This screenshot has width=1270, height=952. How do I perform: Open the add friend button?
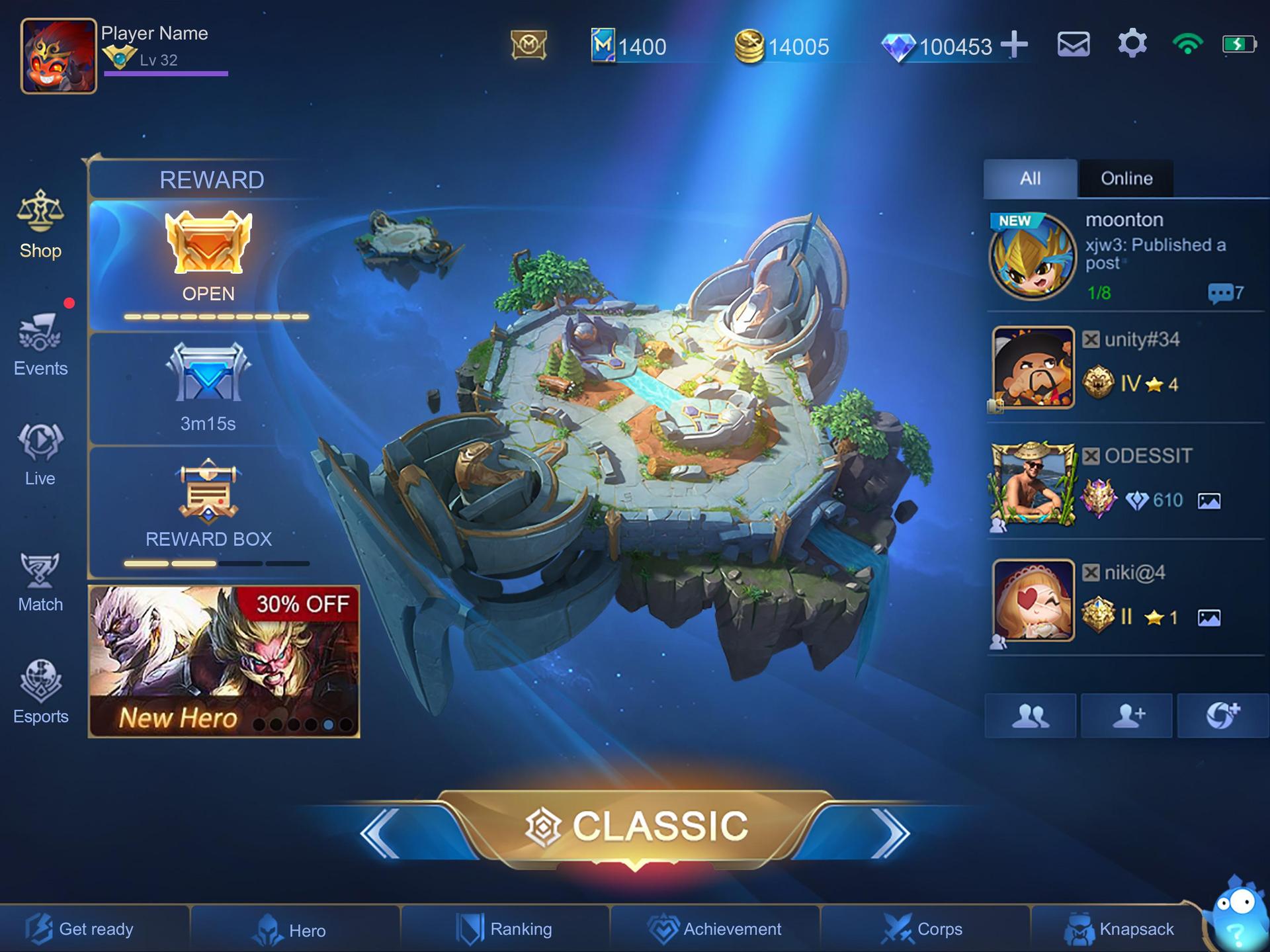pos(1126,716)
